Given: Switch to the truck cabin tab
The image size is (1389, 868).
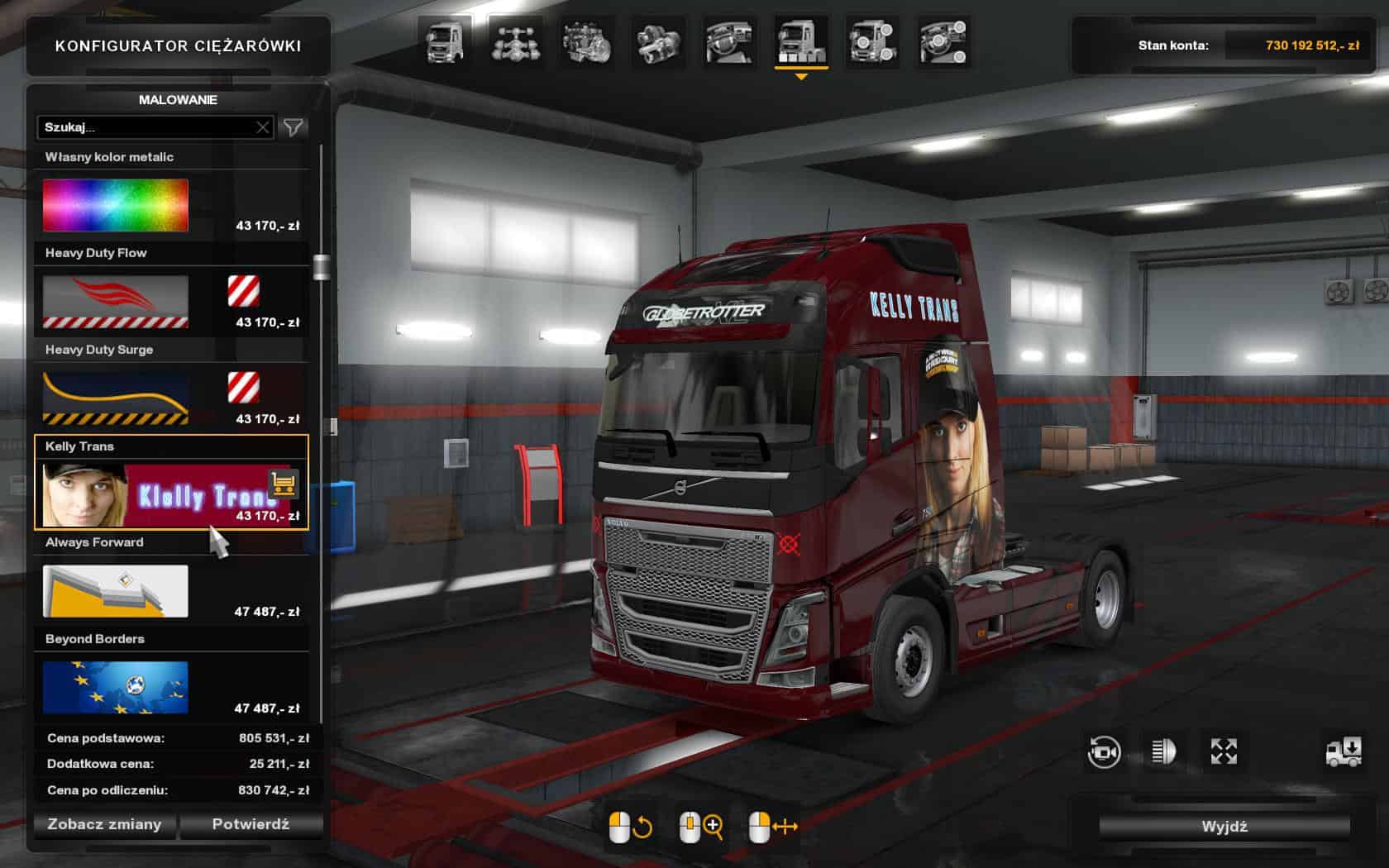Looking at the screenshot, I should click(444, 43).
